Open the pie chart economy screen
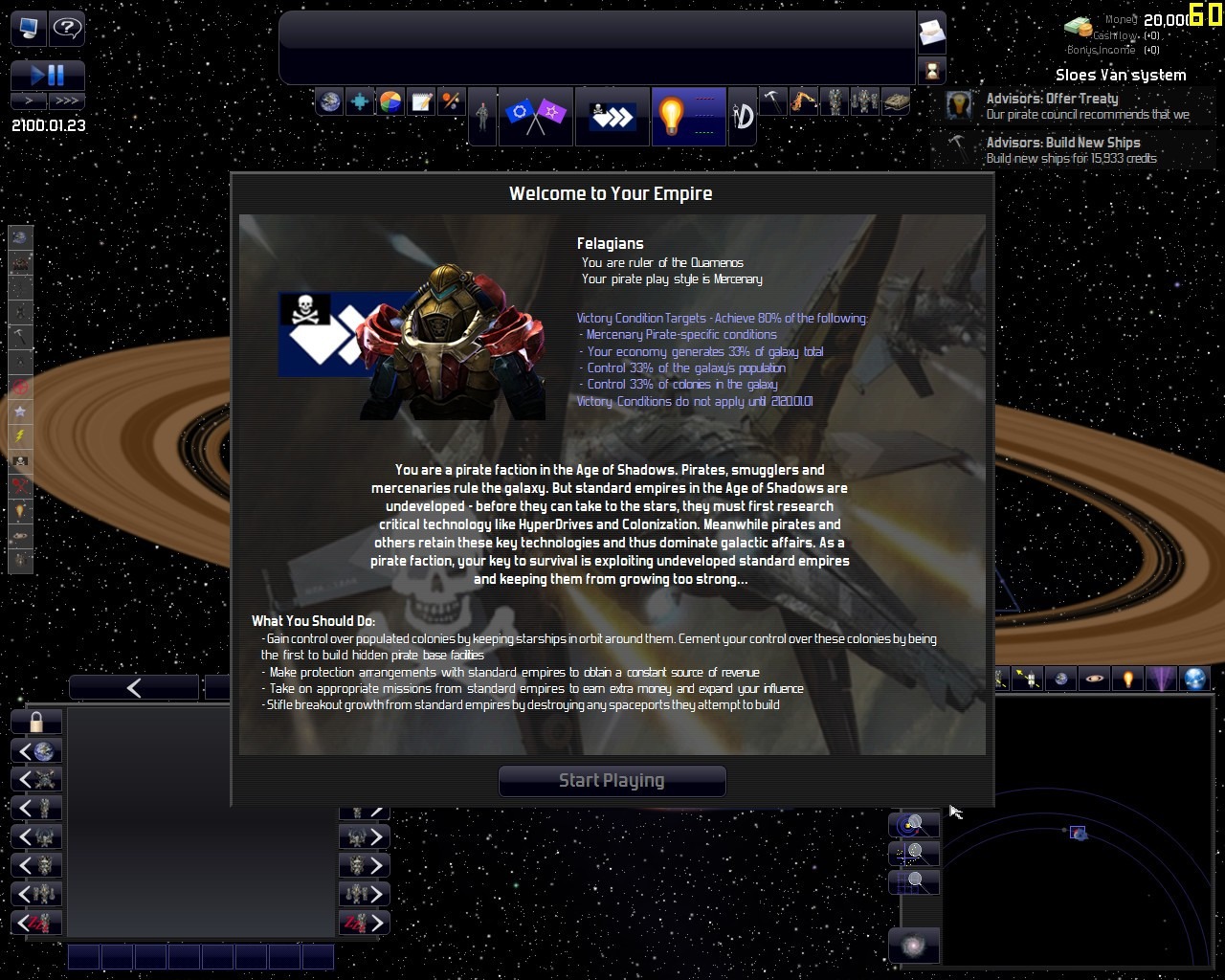 pos(390,101)
